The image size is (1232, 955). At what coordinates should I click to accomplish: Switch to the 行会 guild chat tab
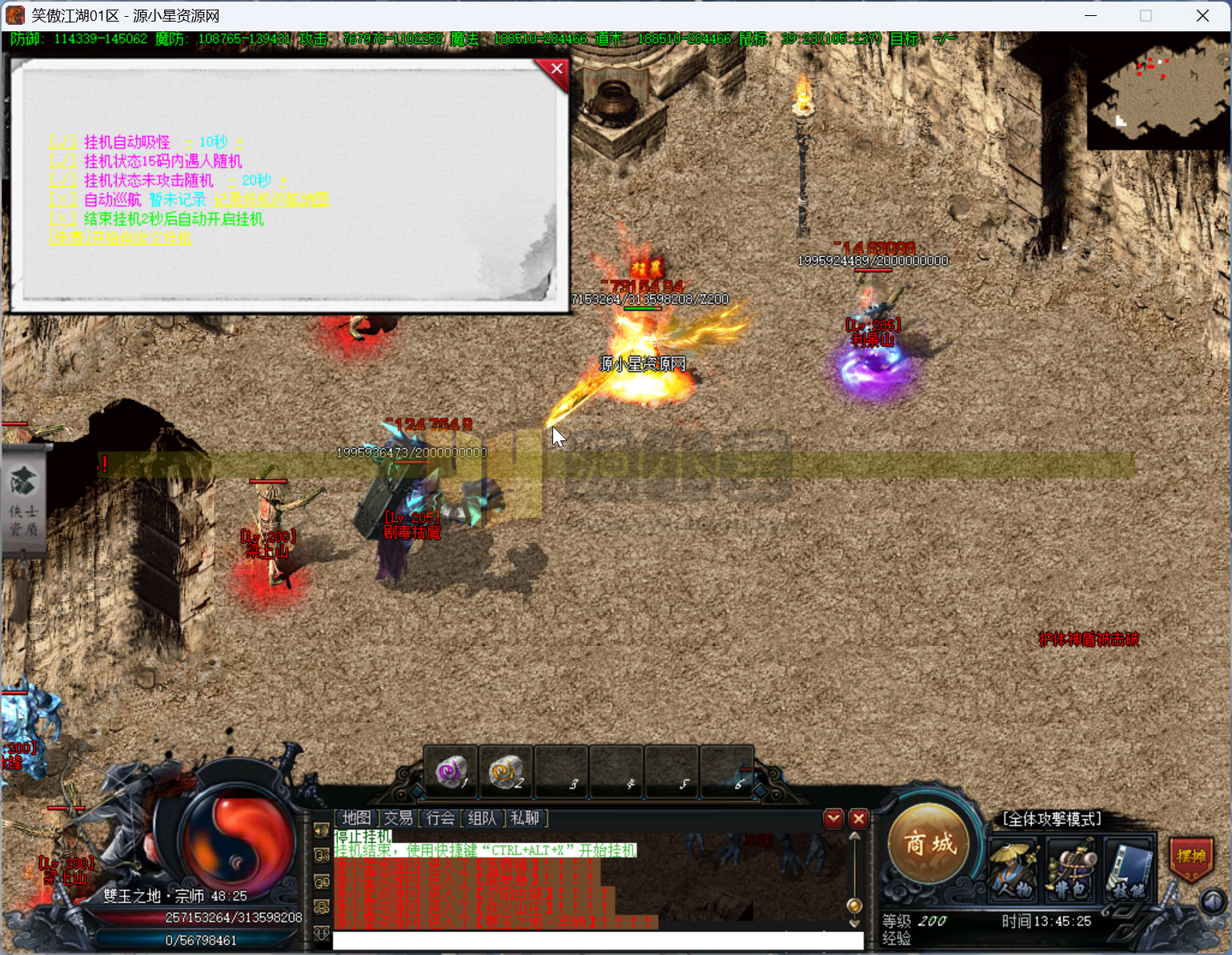click(x=440, y=818)
